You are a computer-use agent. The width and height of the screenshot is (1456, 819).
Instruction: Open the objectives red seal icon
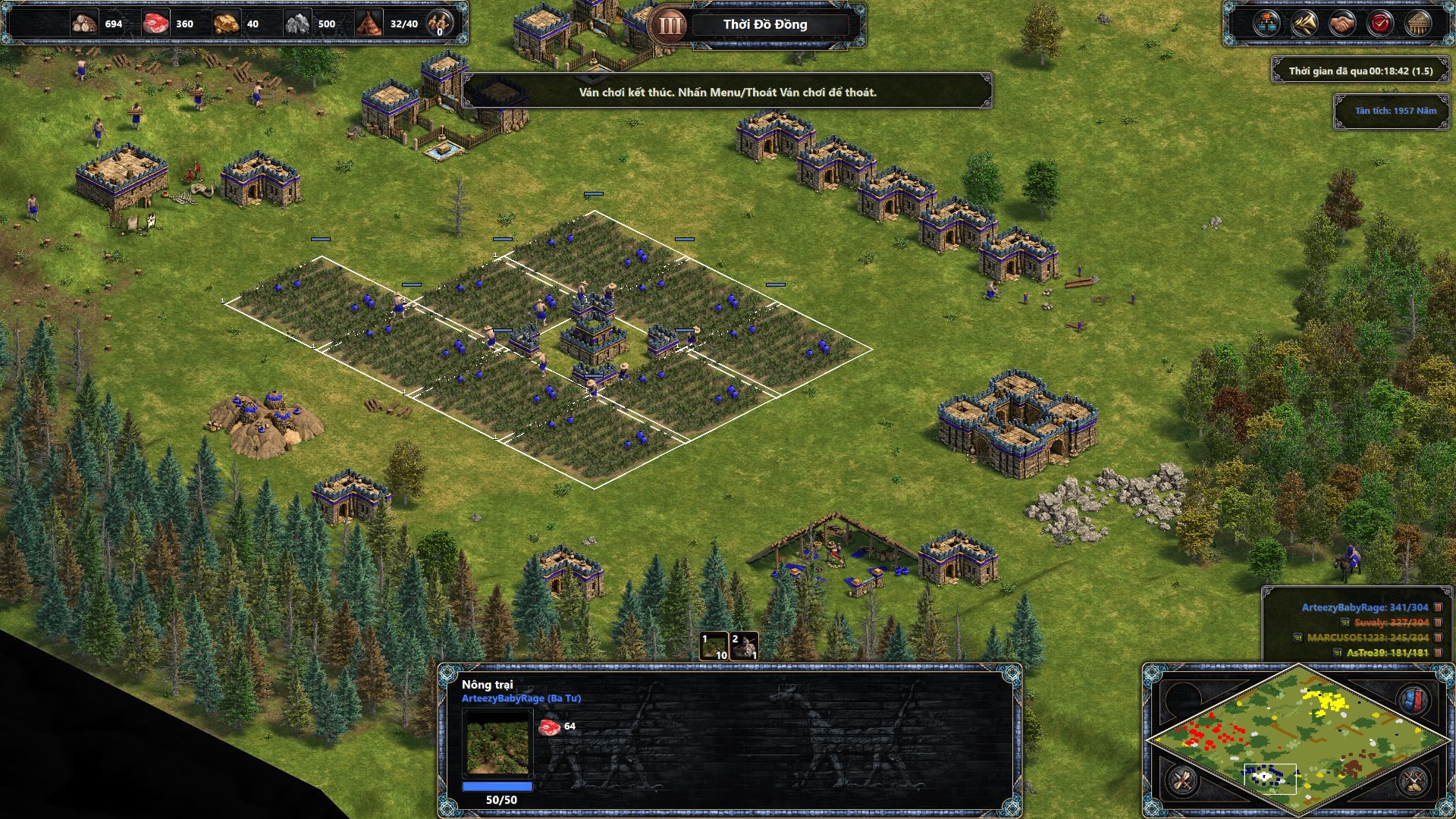click(1380, 24)
